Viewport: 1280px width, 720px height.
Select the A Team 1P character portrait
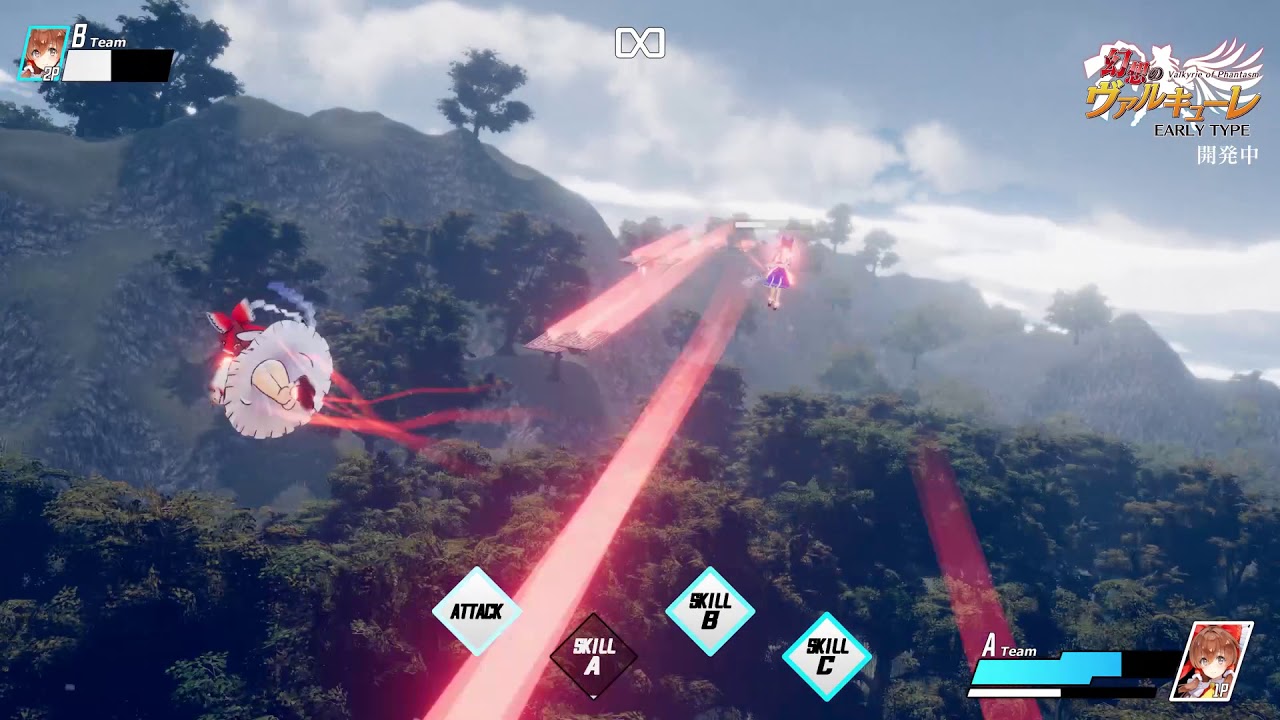point(1211,661)
